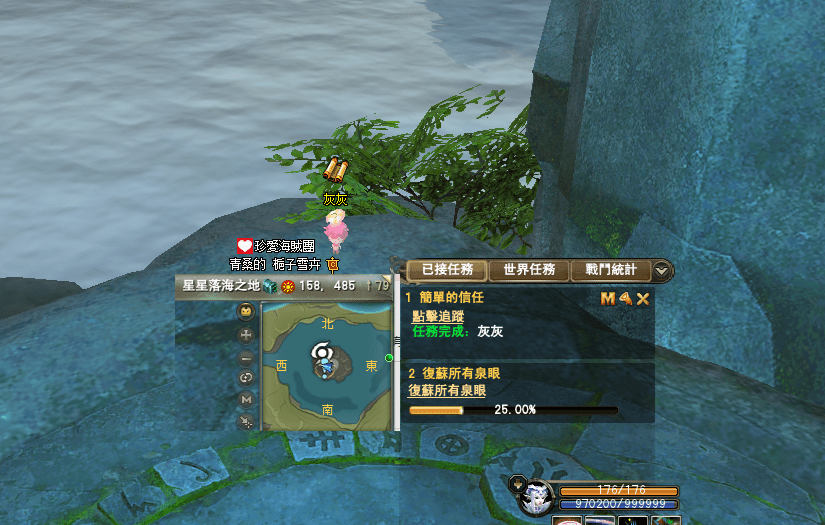The height and width of the screenshot is (525, 825).
Task: Show the 戰鬥統計 tab
Action: pos(610,270)
